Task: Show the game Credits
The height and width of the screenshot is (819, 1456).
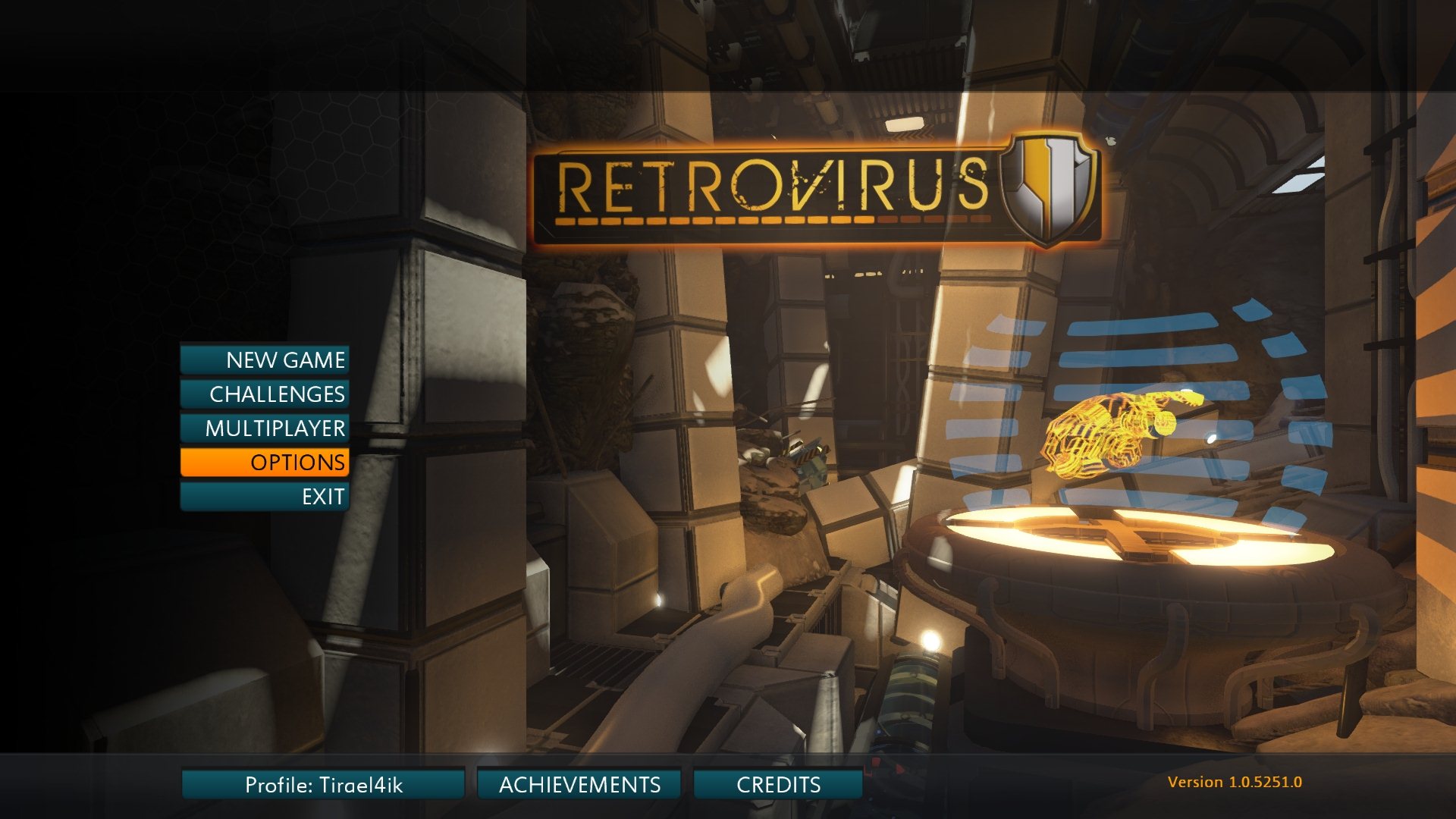Action: (x=778, y=784)
